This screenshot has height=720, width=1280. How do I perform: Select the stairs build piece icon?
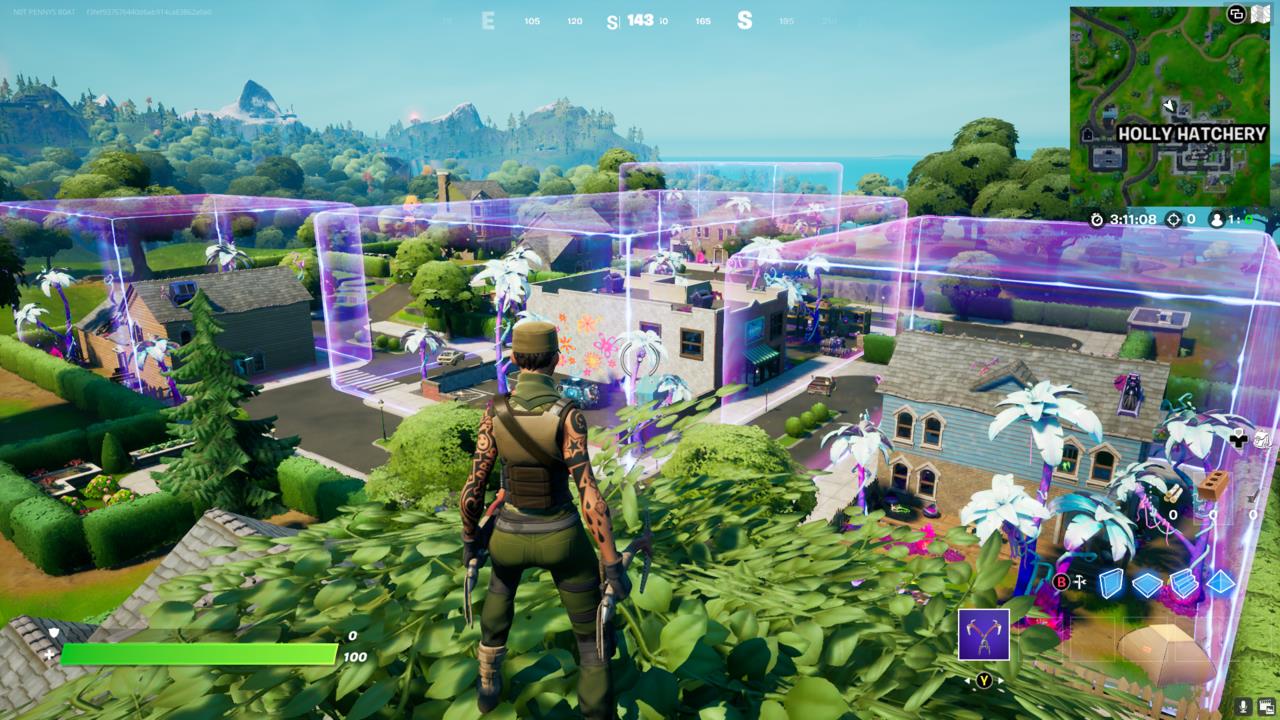[x=1183, y=583]
